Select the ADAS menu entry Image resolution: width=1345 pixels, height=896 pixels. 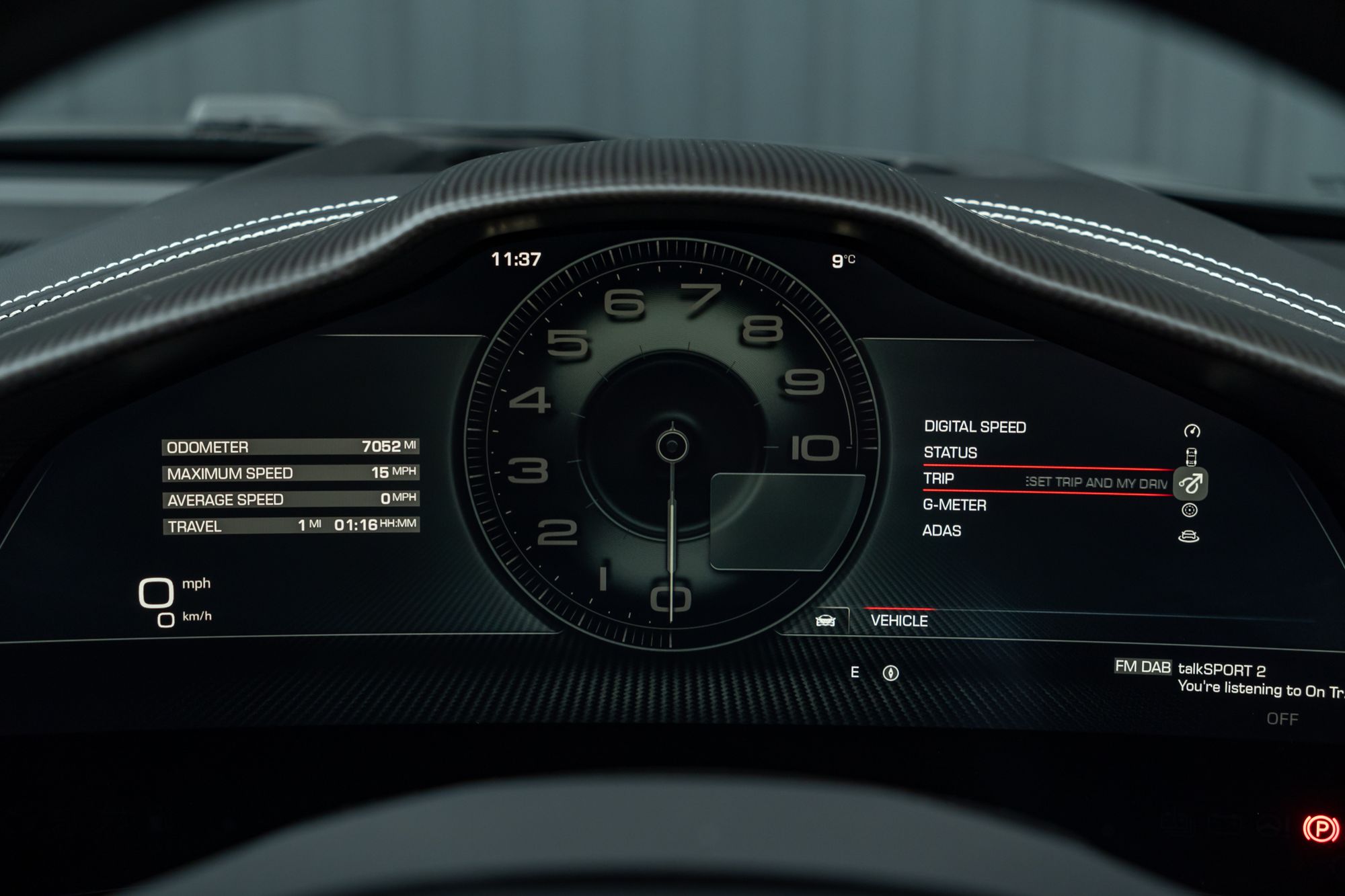(941, 531)
